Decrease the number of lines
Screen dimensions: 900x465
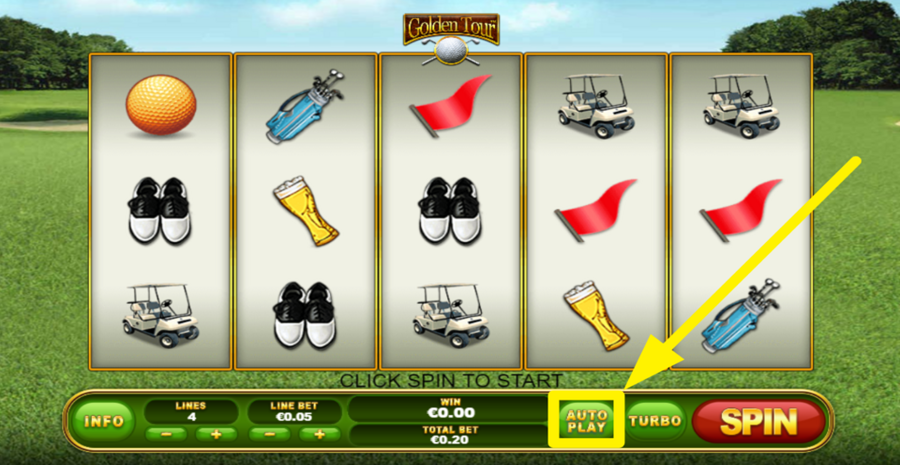point(165,434)
